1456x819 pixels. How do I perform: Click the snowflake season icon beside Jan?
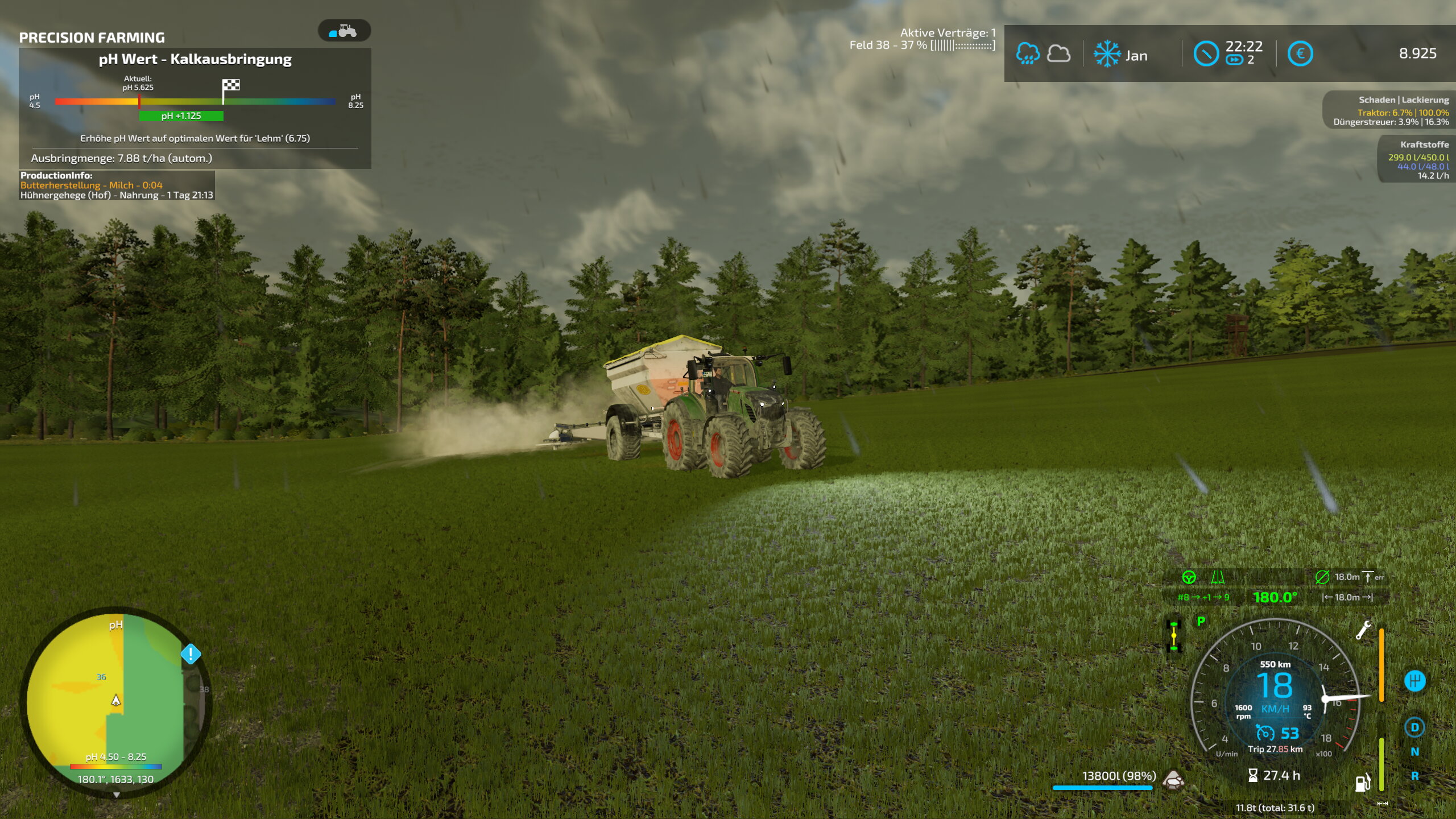1107,54
